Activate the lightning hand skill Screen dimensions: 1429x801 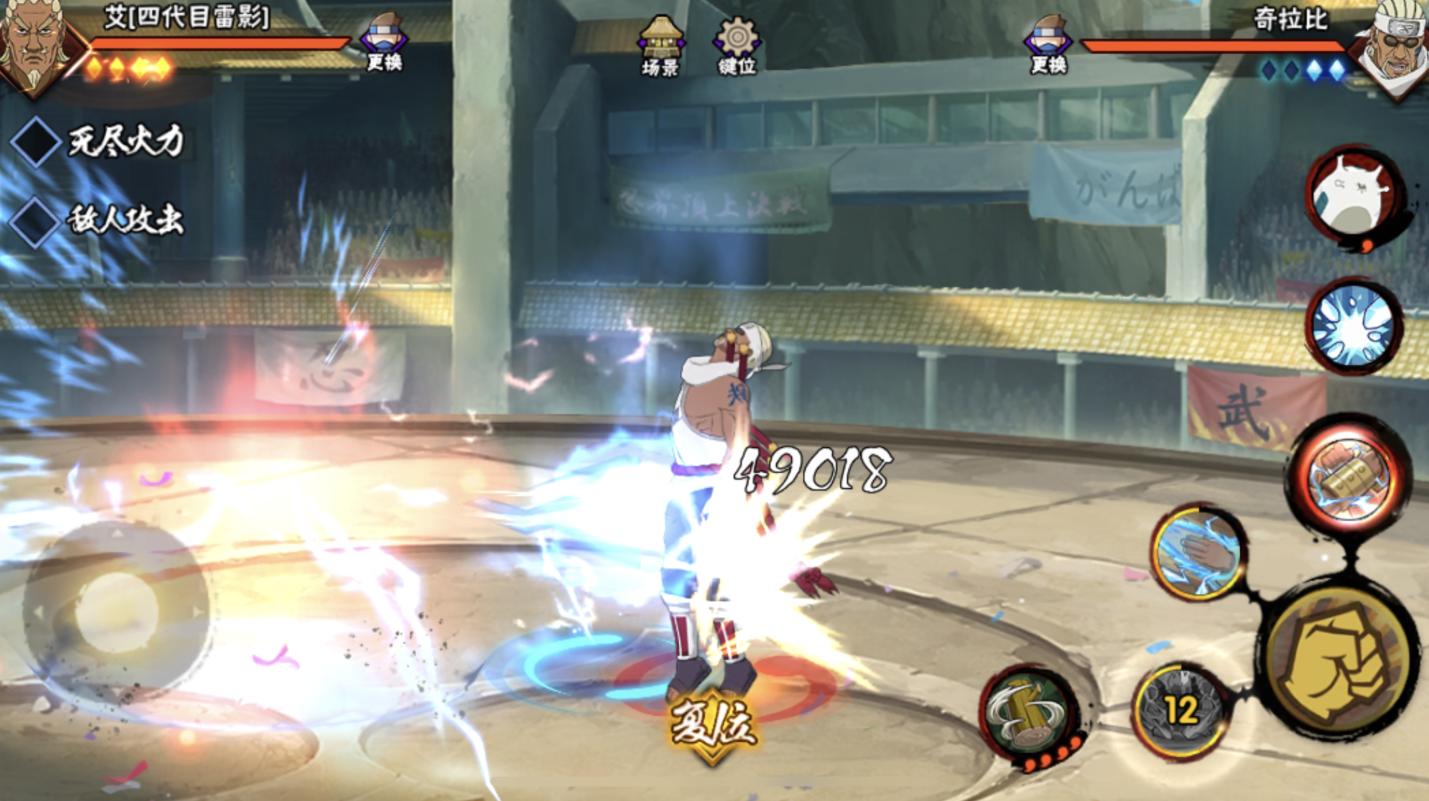[1198, 551]
